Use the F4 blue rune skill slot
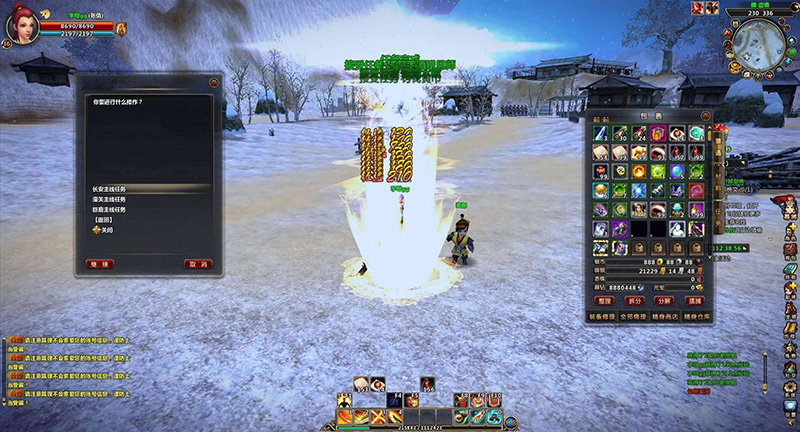 pyautogui.click(x=395, y=400)
